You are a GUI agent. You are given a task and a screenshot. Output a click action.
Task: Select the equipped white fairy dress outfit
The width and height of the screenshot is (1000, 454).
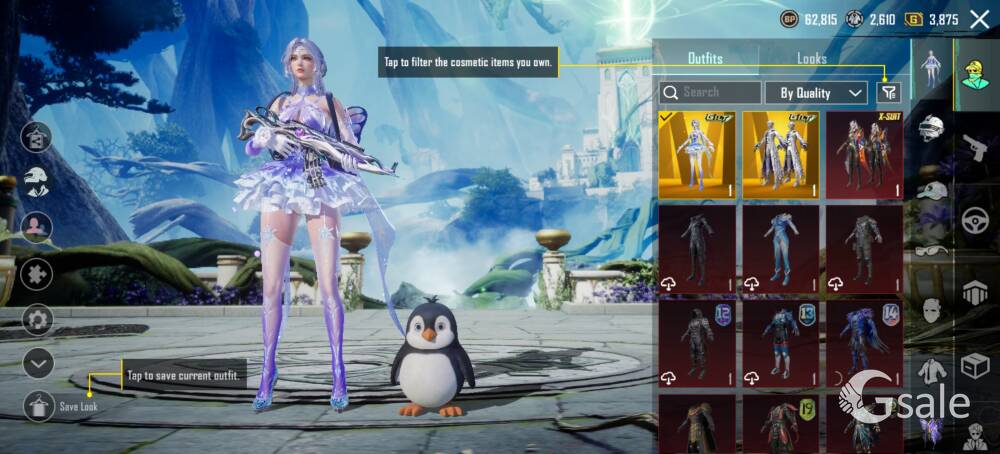(697, 155)
